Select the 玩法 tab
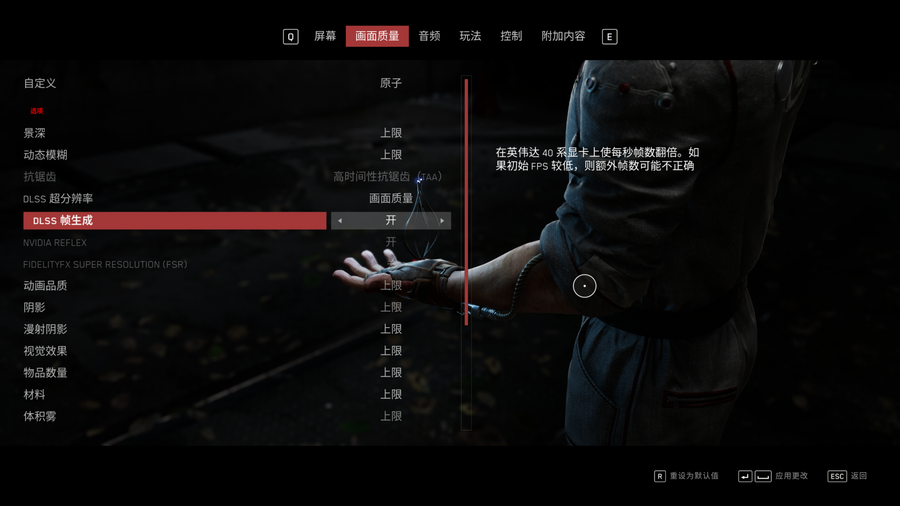Screen dimensions: 900x506 (x=470, y=36)
